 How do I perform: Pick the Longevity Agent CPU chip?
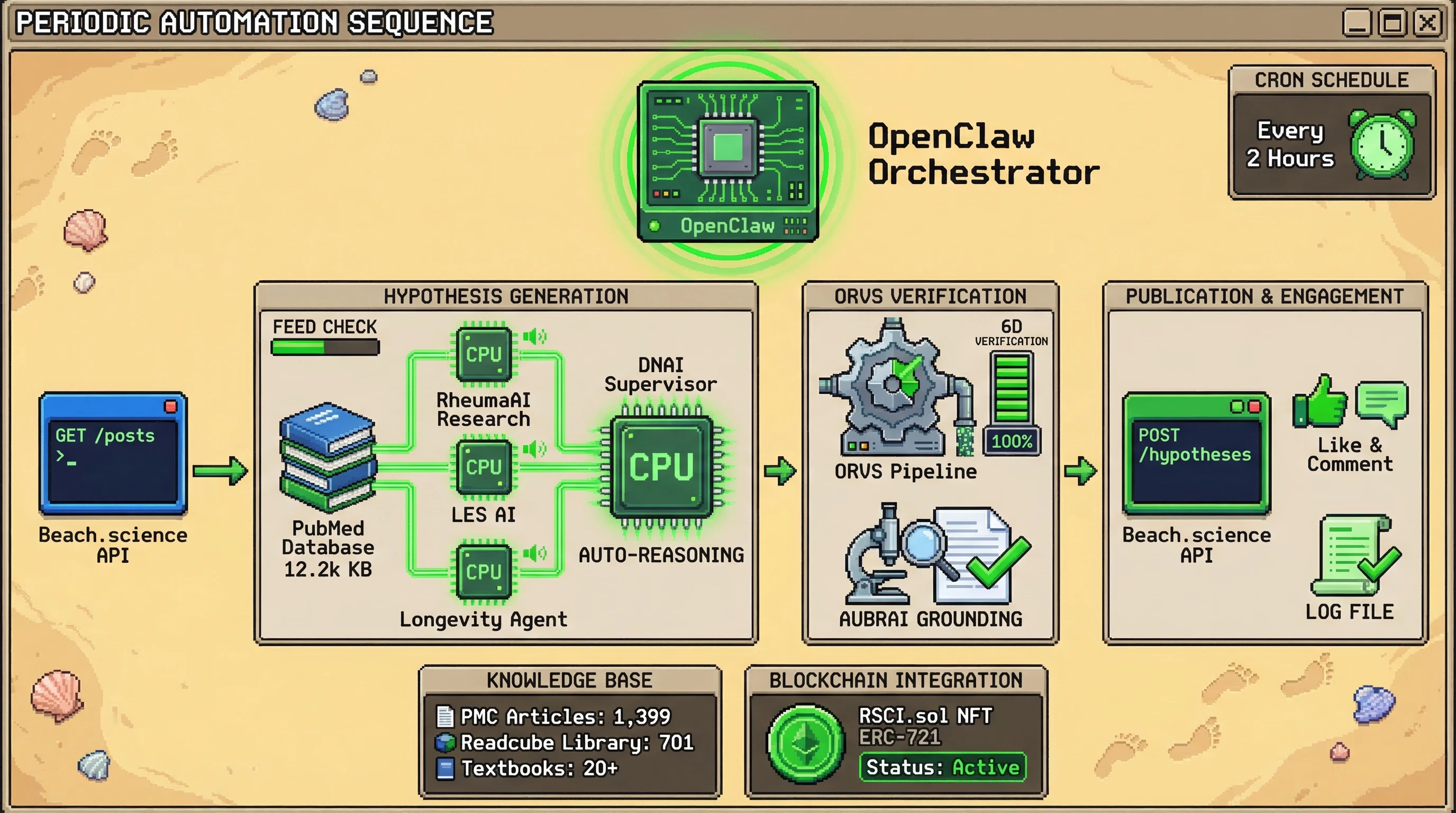point(484,571)
